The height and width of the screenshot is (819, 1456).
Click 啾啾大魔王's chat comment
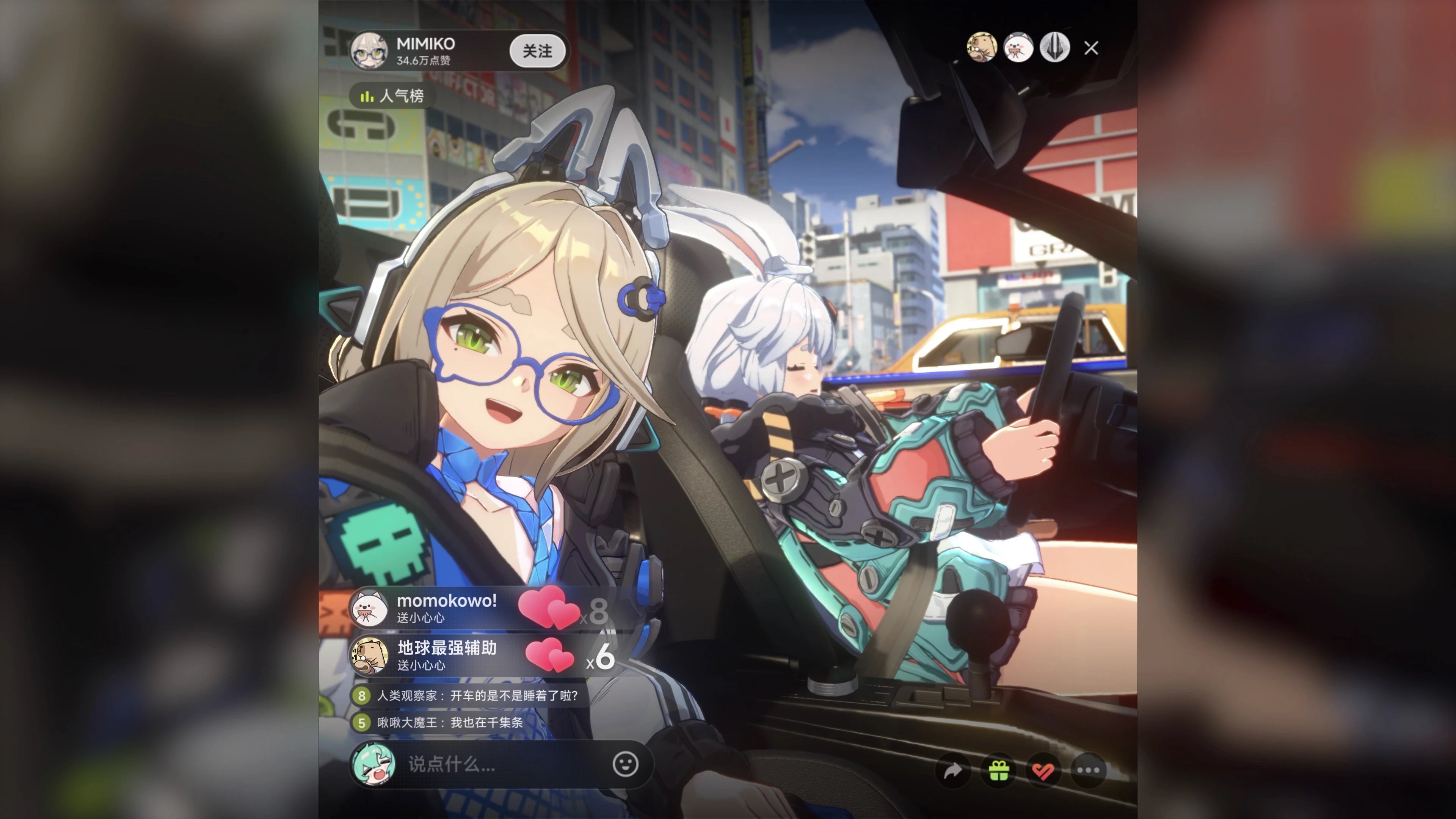click(441, 722)
